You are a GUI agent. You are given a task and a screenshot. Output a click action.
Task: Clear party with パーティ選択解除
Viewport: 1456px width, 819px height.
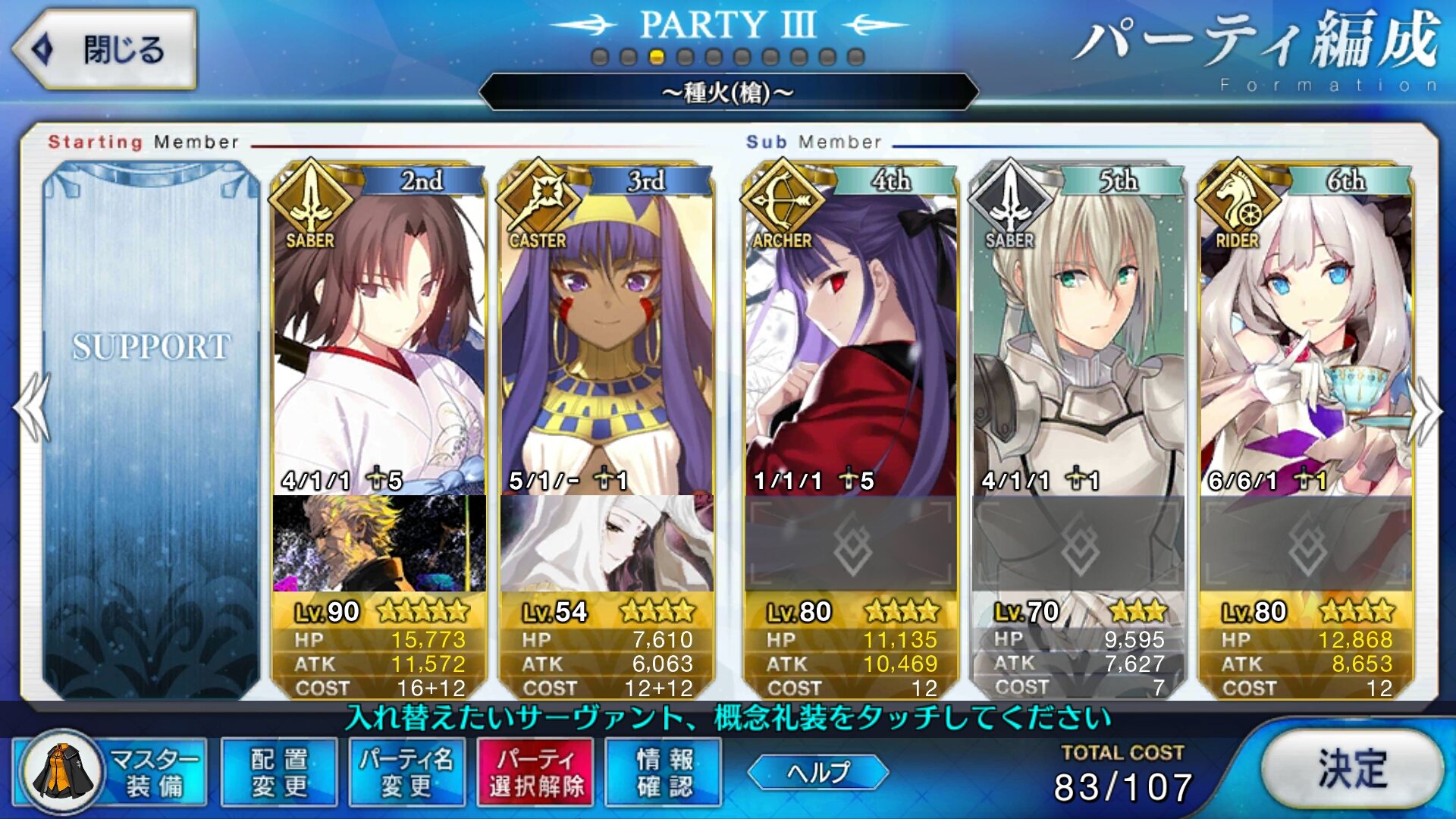click(x=536, y=772)
